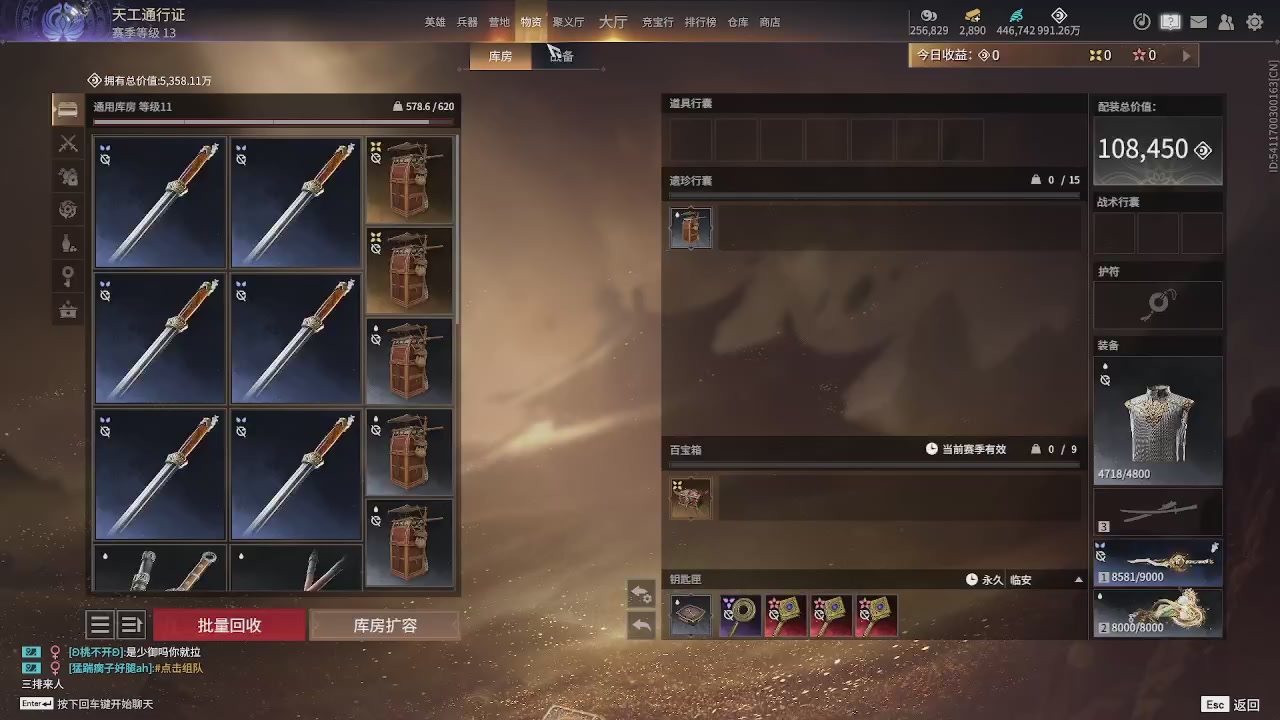Select the box category icon at sidebar bottom
1280x720 pixels.
coord(68,310)
